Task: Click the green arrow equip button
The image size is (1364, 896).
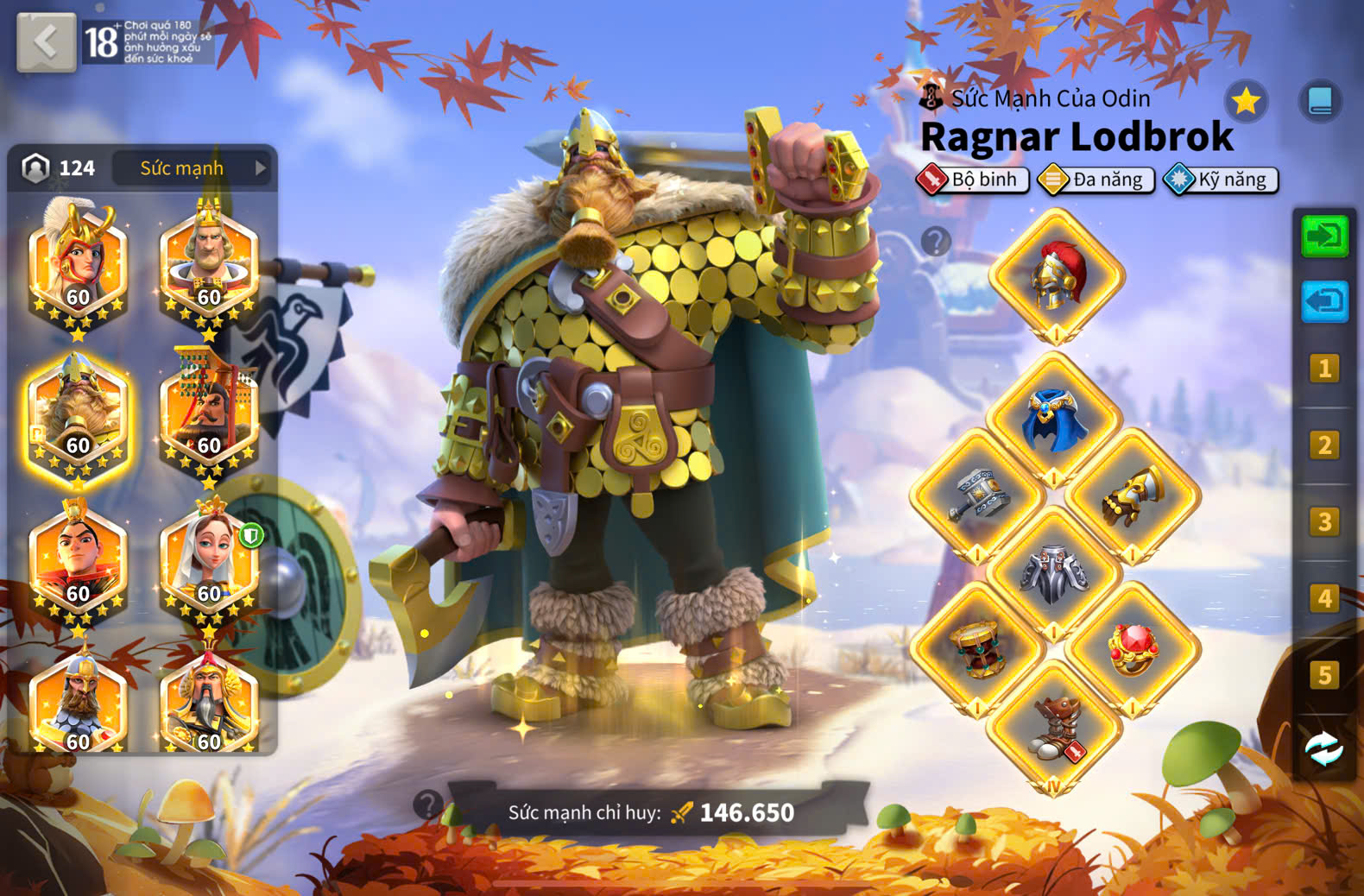Action: point(1324,236)
